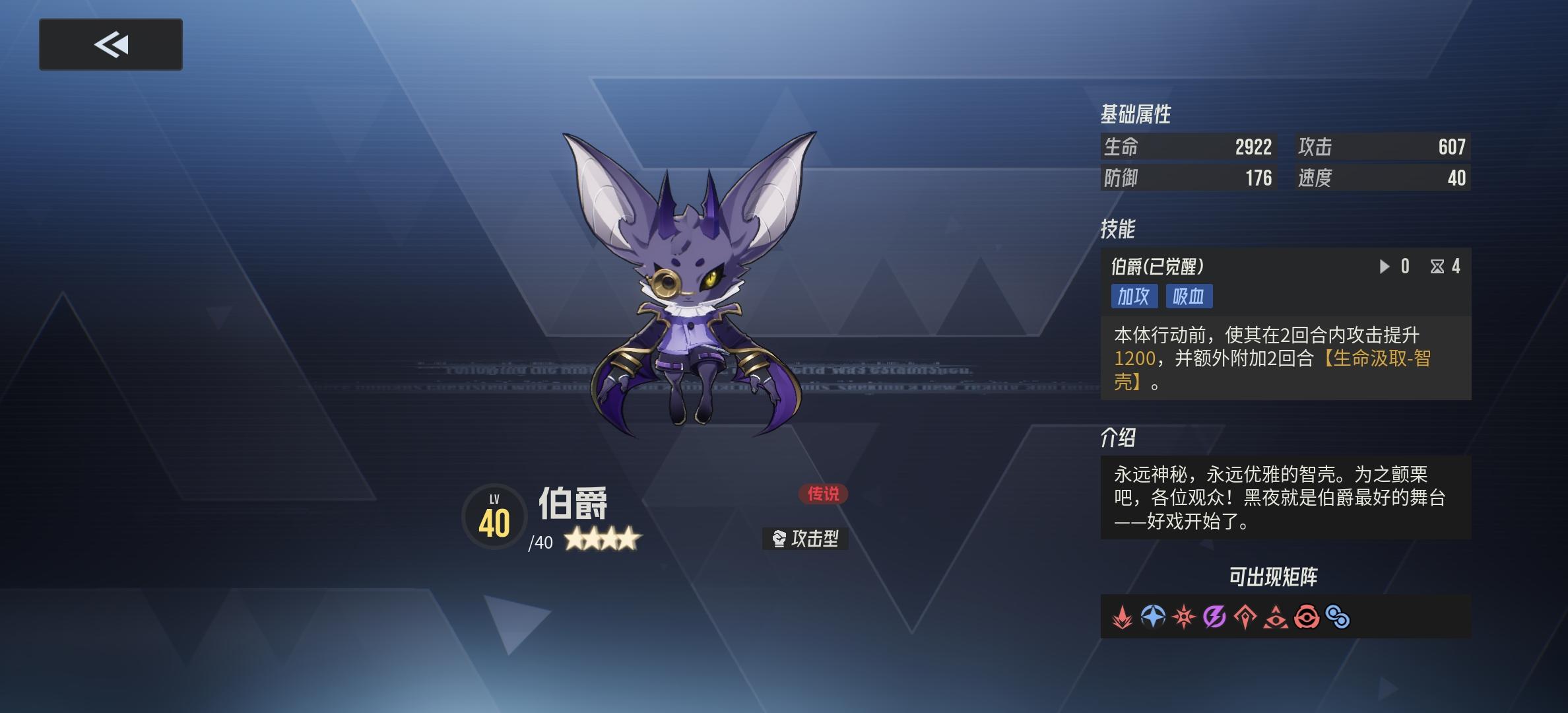Expand the 伯爵(已觉醒) skill entry
Screen dimensions: 1568x713
coord(1155,267)
